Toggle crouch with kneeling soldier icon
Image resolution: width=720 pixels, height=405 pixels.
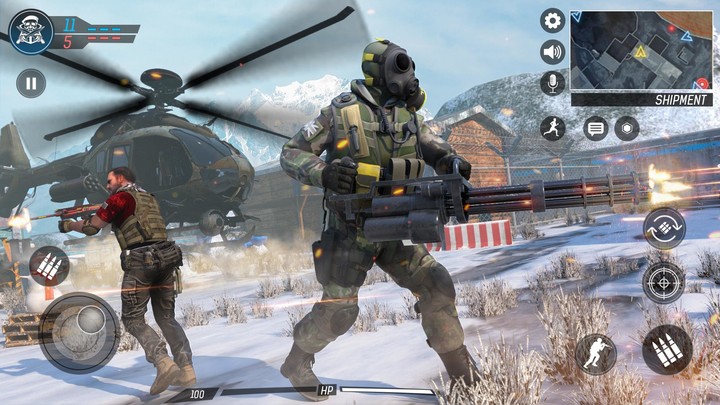[x=595, y=355]
